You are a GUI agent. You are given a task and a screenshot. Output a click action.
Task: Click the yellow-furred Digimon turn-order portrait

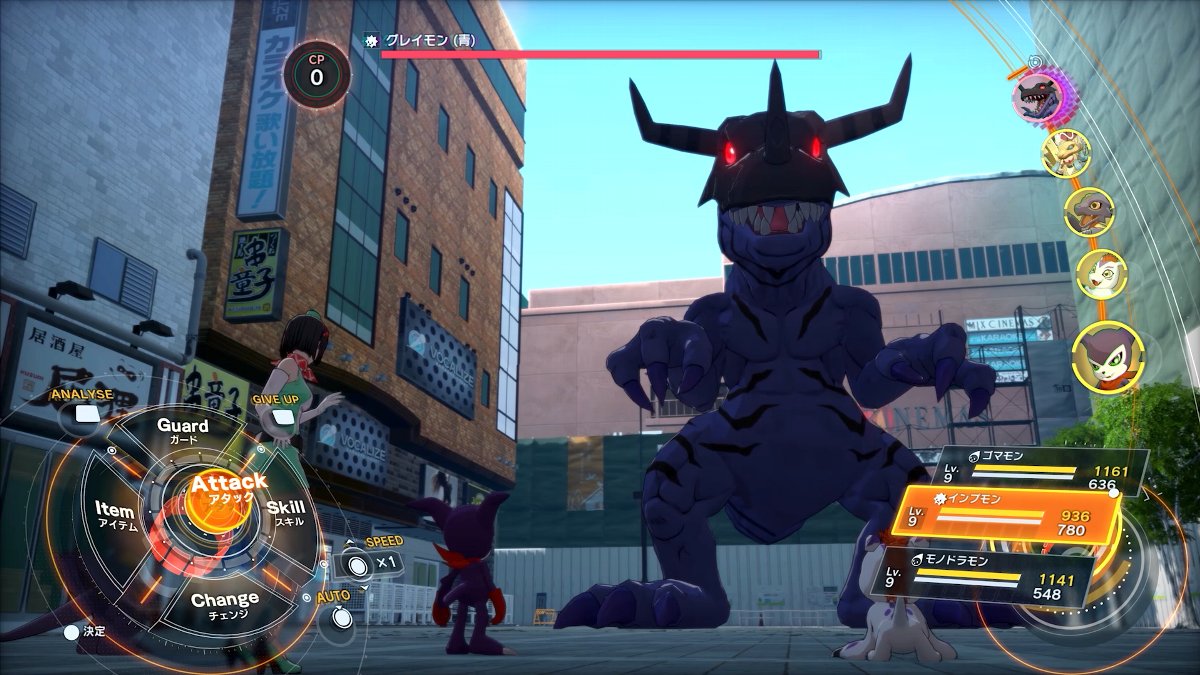click(1066, 153)
